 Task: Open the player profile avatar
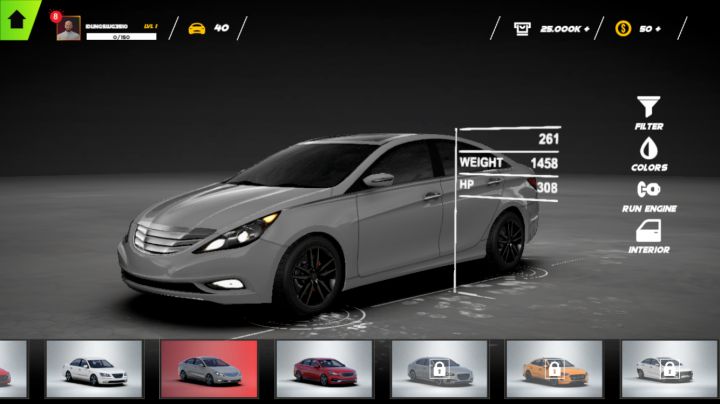click(x=69, y=30)
